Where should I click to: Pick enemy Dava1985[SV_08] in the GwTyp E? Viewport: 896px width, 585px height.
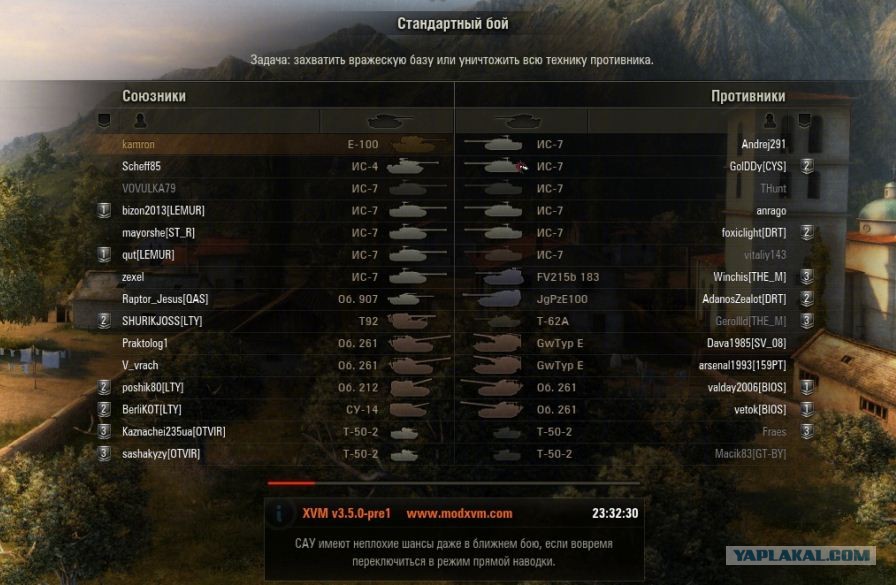point(746,343)
